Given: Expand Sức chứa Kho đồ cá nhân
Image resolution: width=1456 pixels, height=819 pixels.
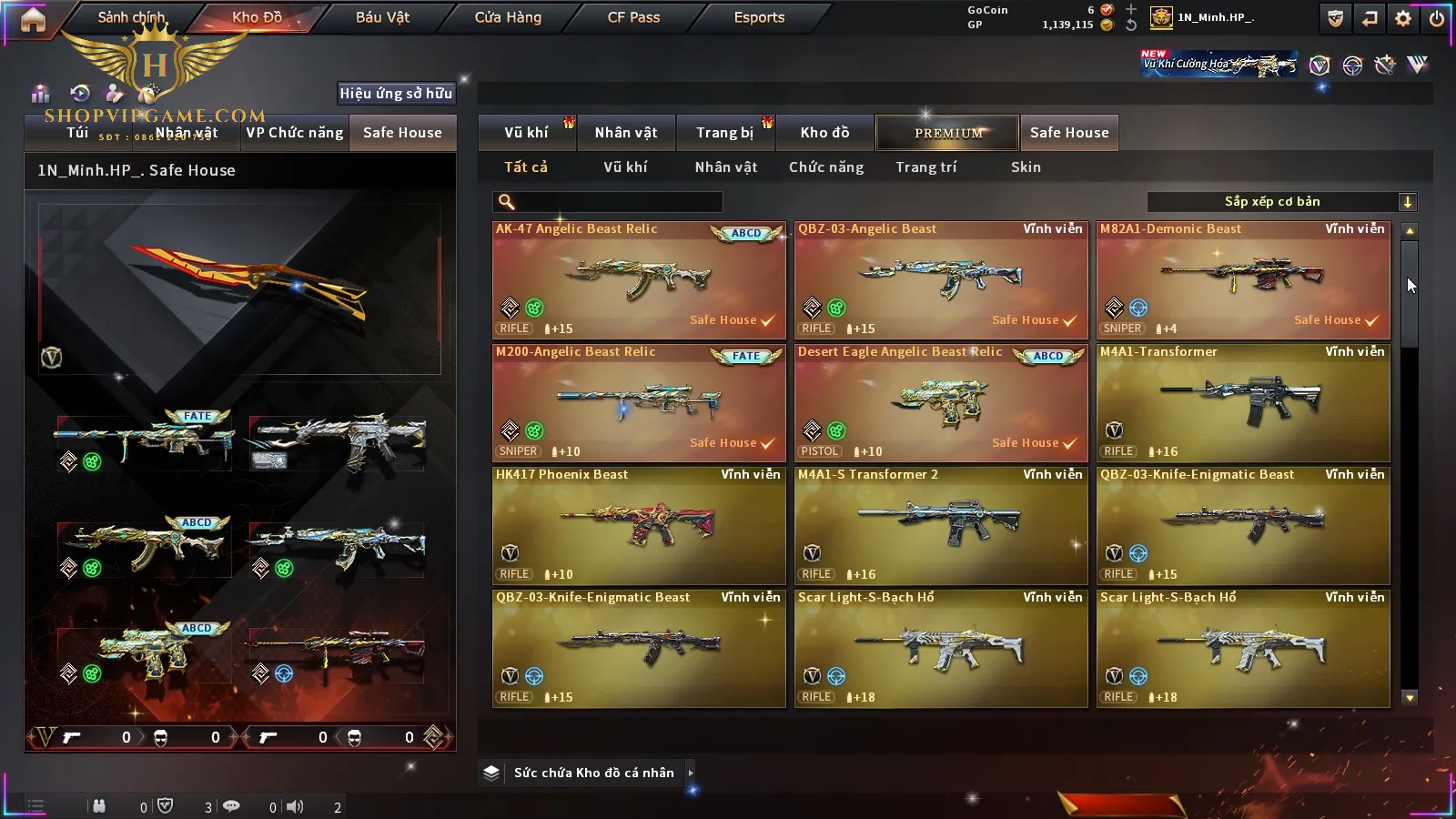Looking at the screenshot, I should point(593,773).
